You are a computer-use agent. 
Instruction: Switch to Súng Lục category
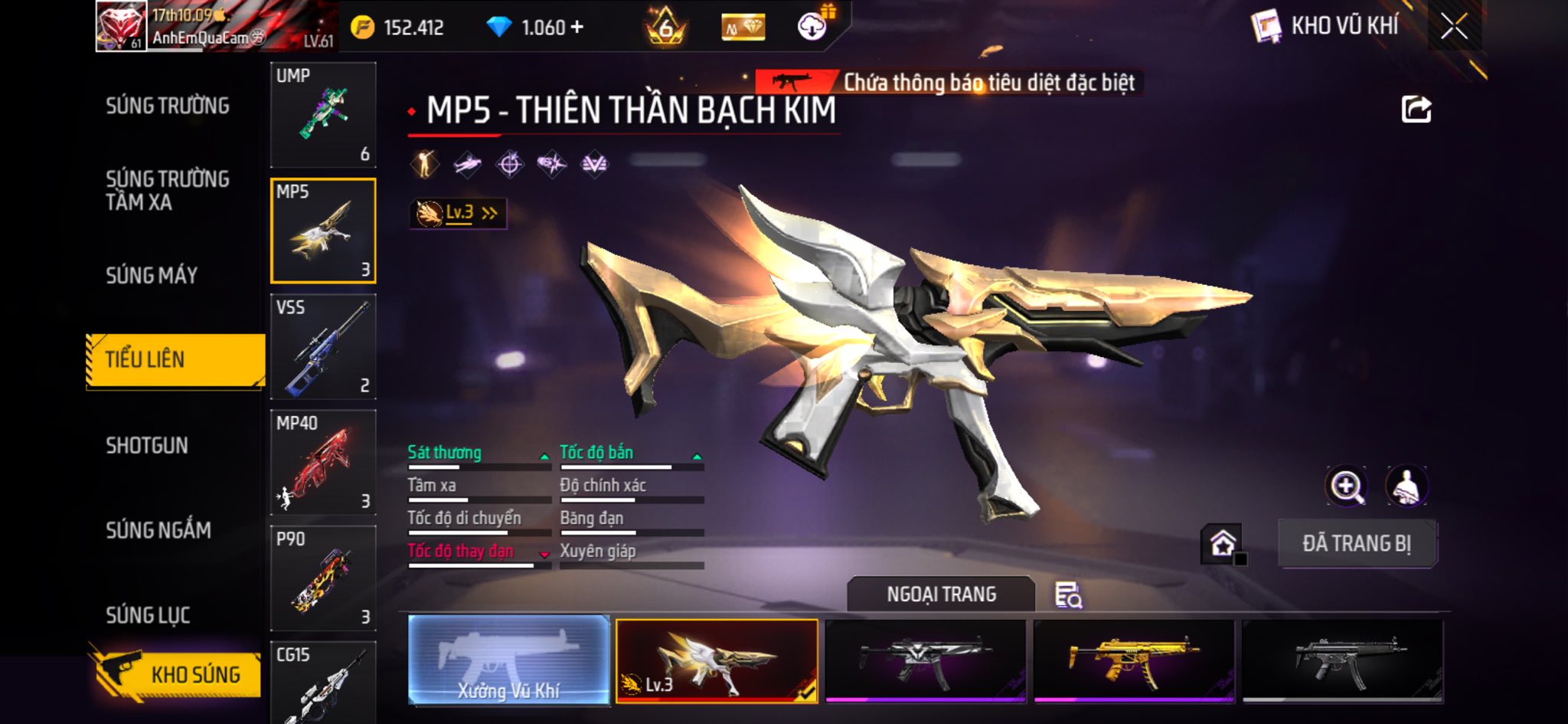point(148,615)
